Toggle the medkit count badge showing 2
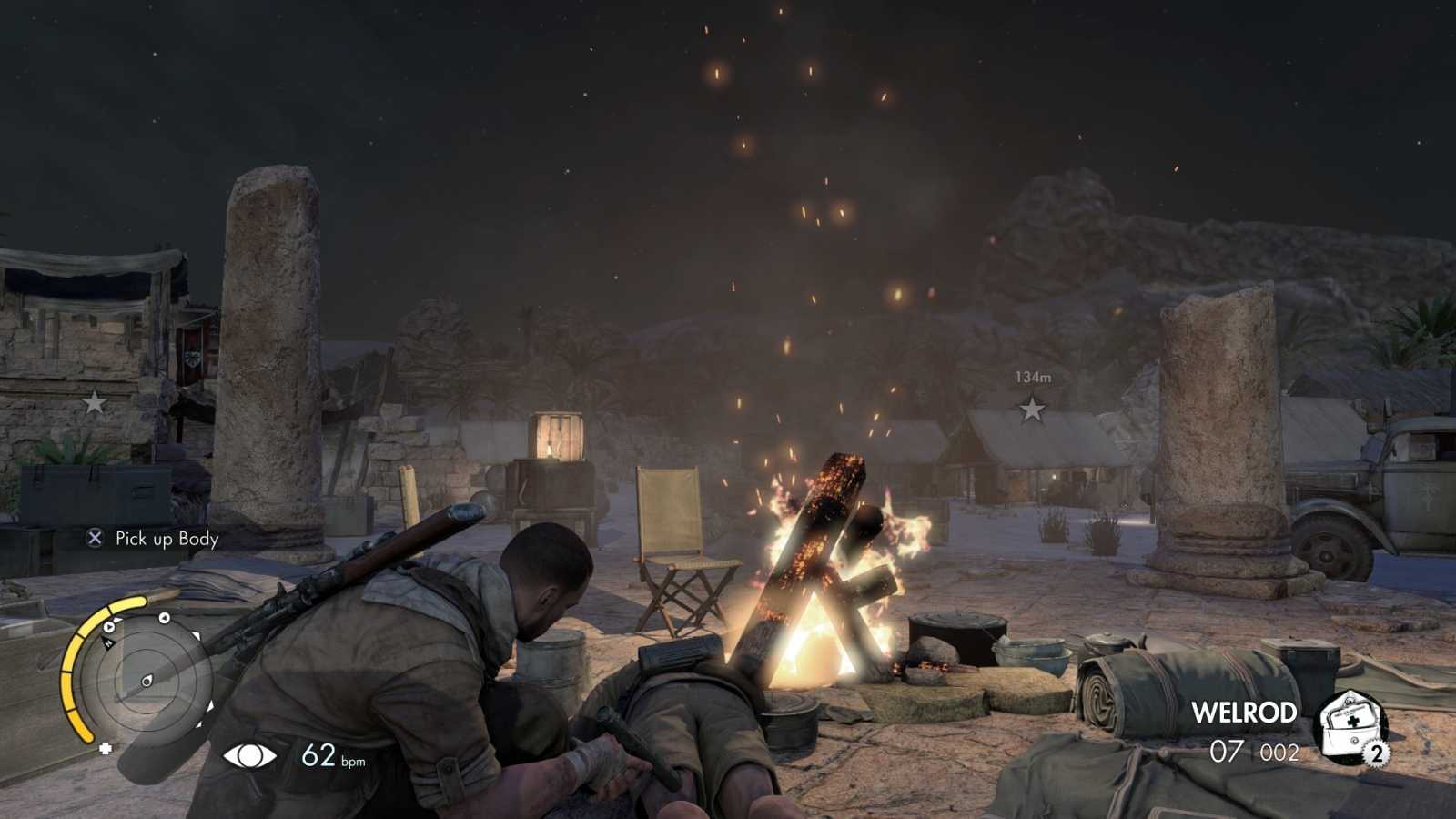This screenshot has width=1456, height=819. 1376,753
